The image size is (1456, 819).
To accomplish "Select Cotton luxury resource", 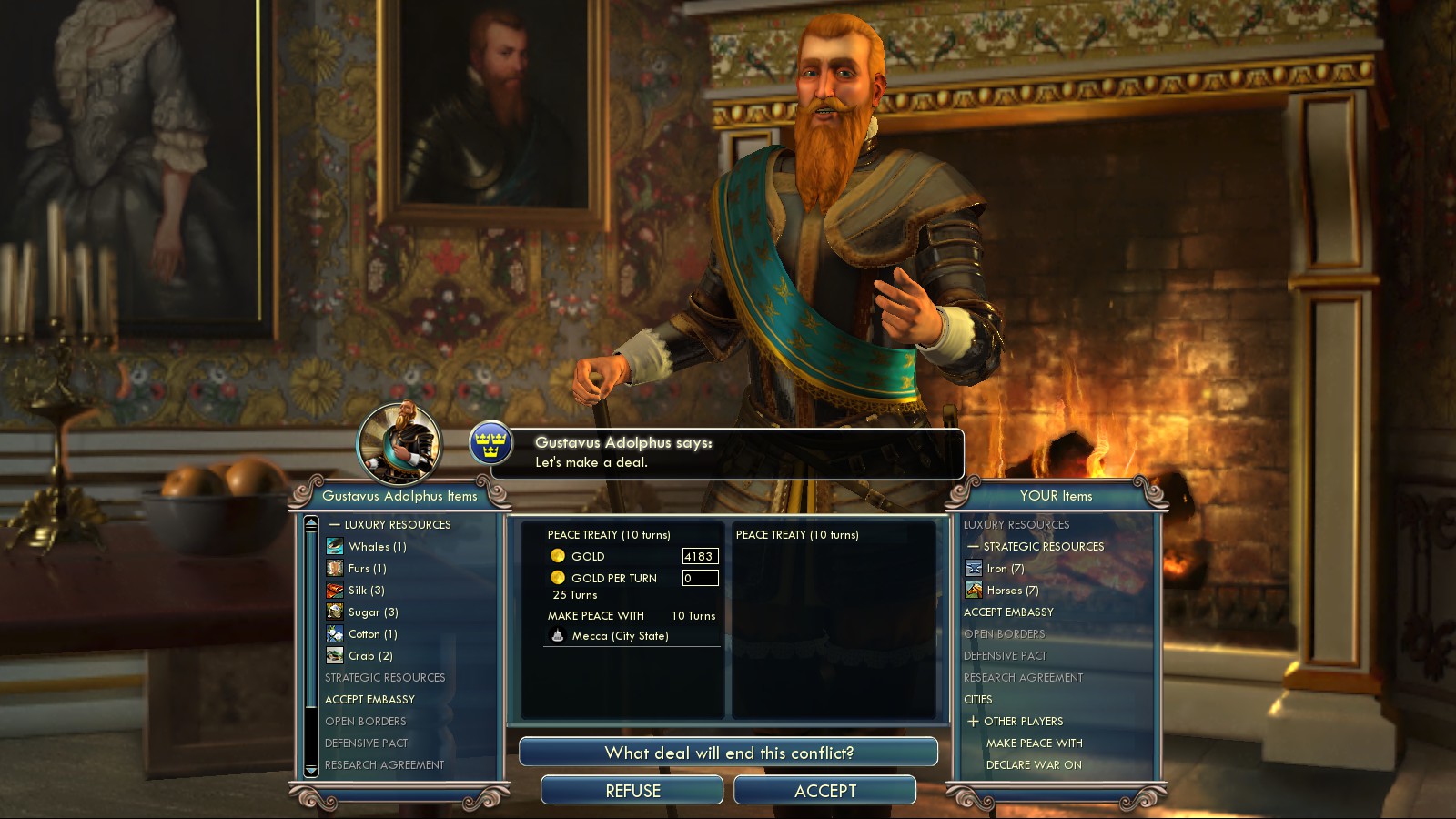I will coord(372,634).
